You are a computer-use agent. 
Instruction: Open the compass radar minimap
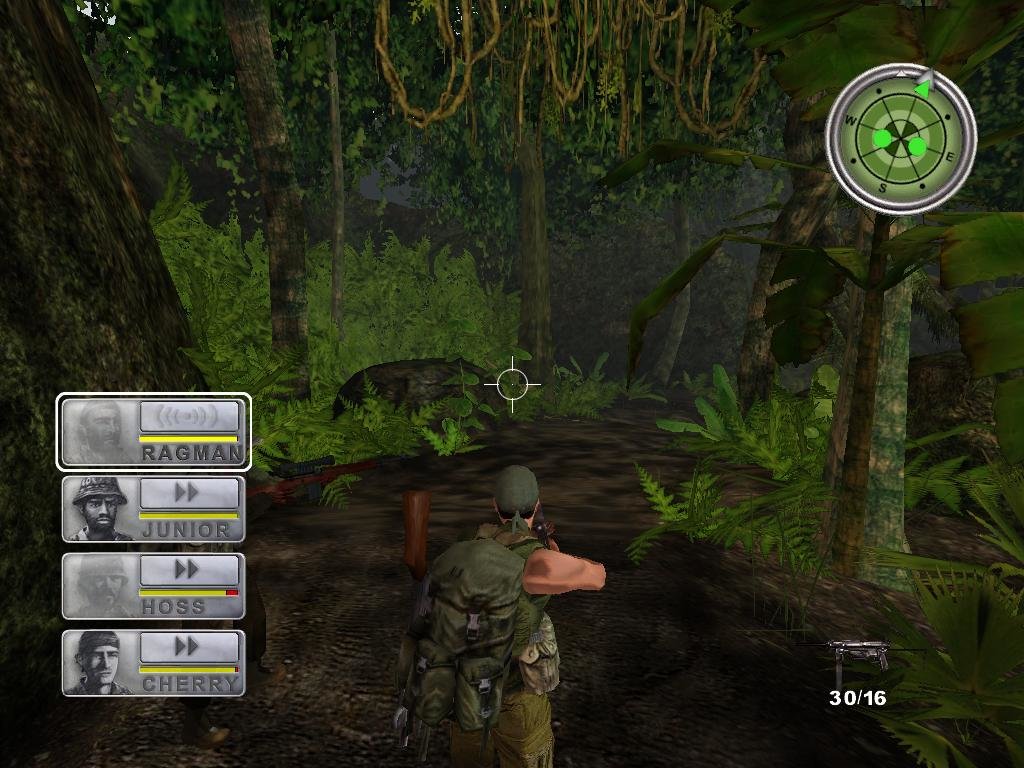click(x=900, y=136)
